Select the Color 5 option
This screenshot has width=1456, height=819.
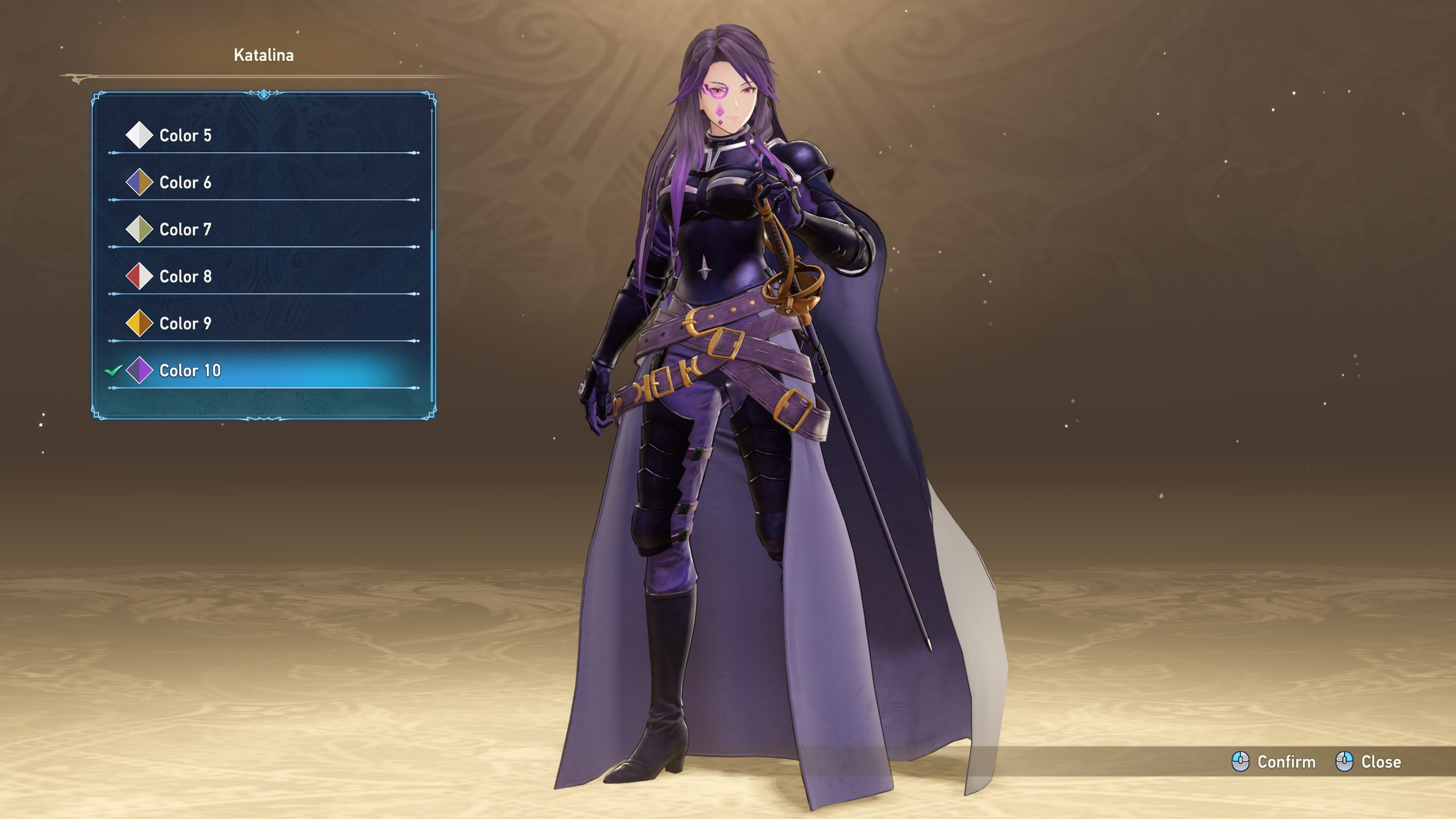click(x=185, y=135)
